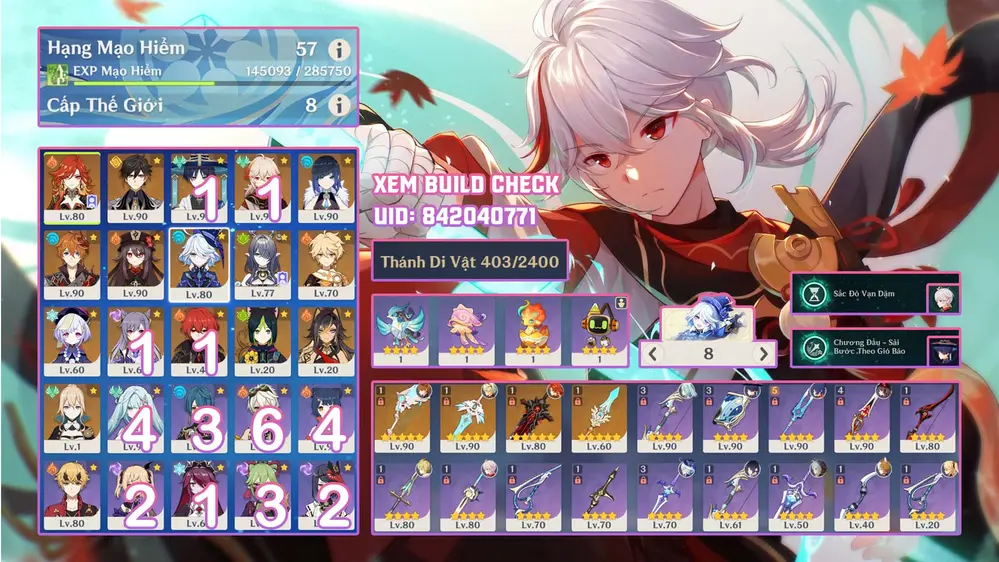Advance with the right arrow beside 8
This screenshot has height=562, width=999.
point(763,353)
